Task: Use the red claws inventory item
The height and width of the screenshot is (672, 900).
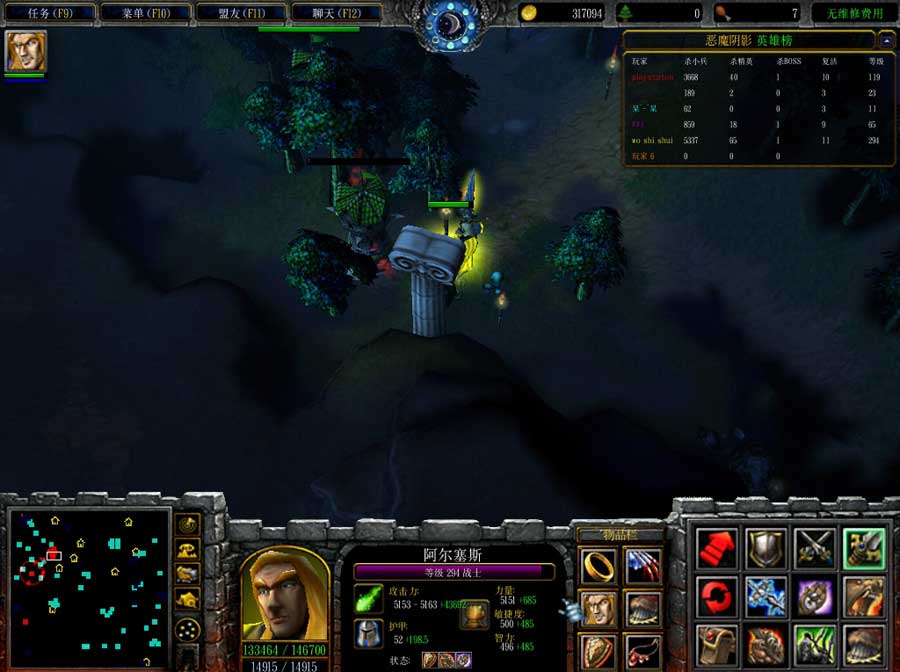Action: (x=643, y=566)
